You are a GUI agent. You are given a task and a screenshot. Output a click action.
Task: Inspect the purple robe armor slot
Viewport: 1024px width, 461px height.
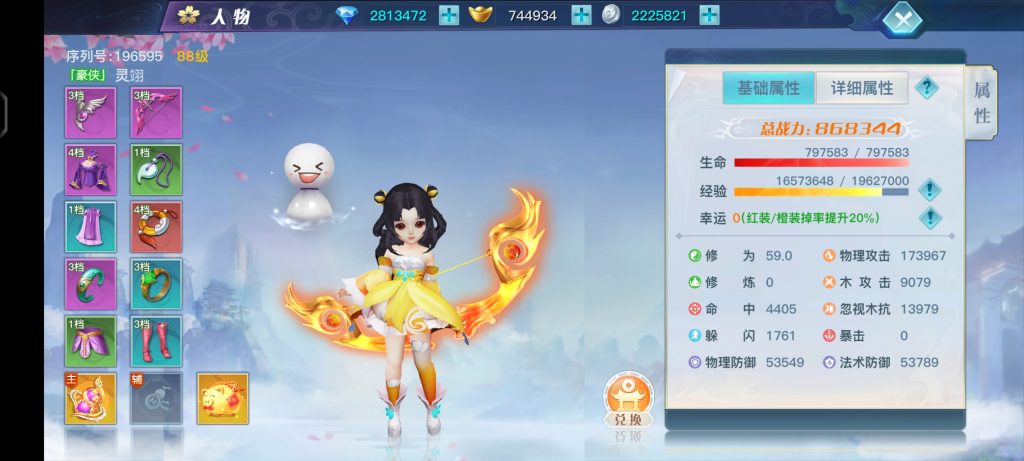point(91,170)
